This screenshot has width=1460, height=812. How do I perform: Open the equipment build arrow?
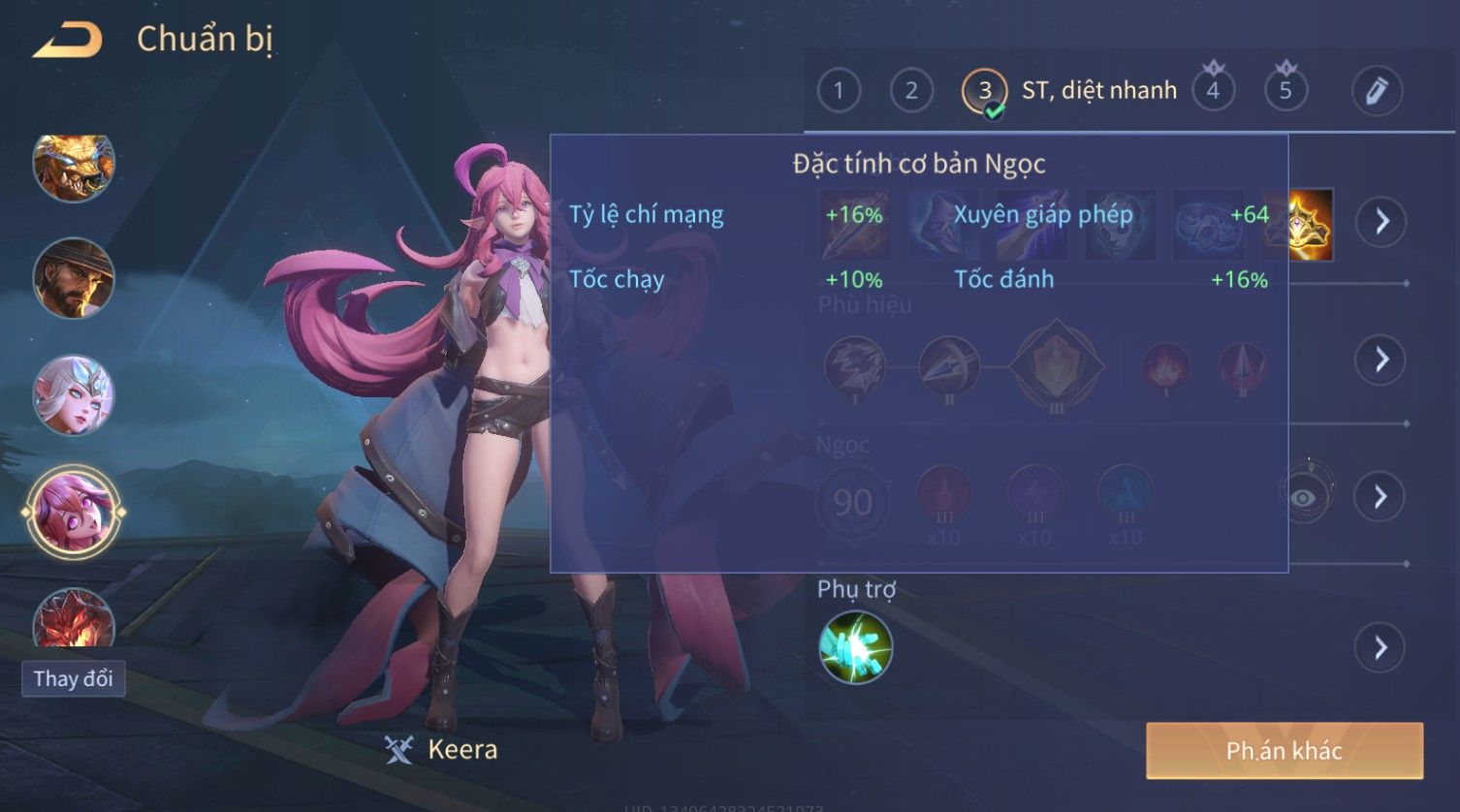coord(1381,222)
